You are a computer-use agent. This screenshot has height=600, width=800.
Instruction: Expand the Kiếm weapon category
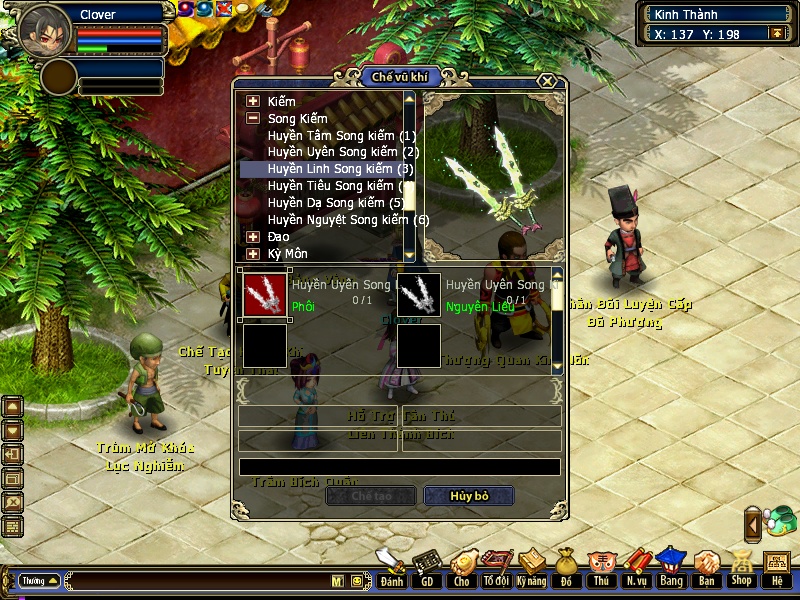click(x=253, y=101)
